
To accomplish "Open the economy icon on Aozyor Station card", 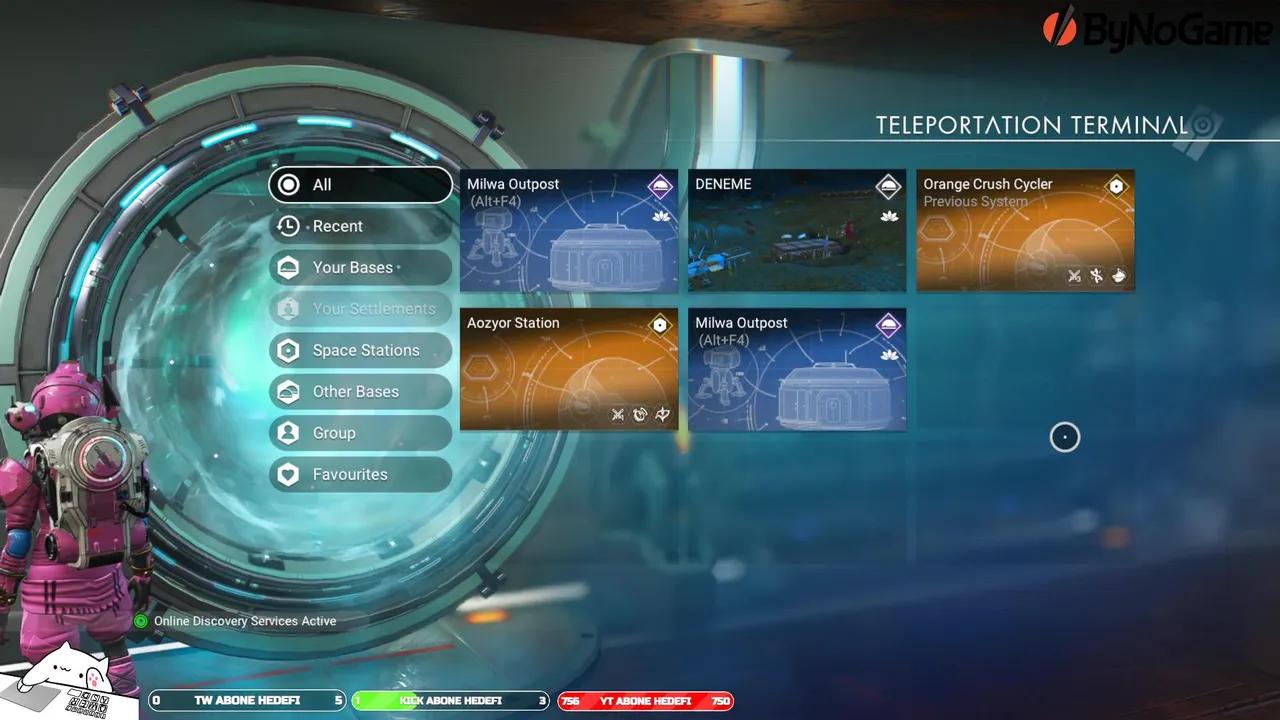I will [x=640, y=414].
